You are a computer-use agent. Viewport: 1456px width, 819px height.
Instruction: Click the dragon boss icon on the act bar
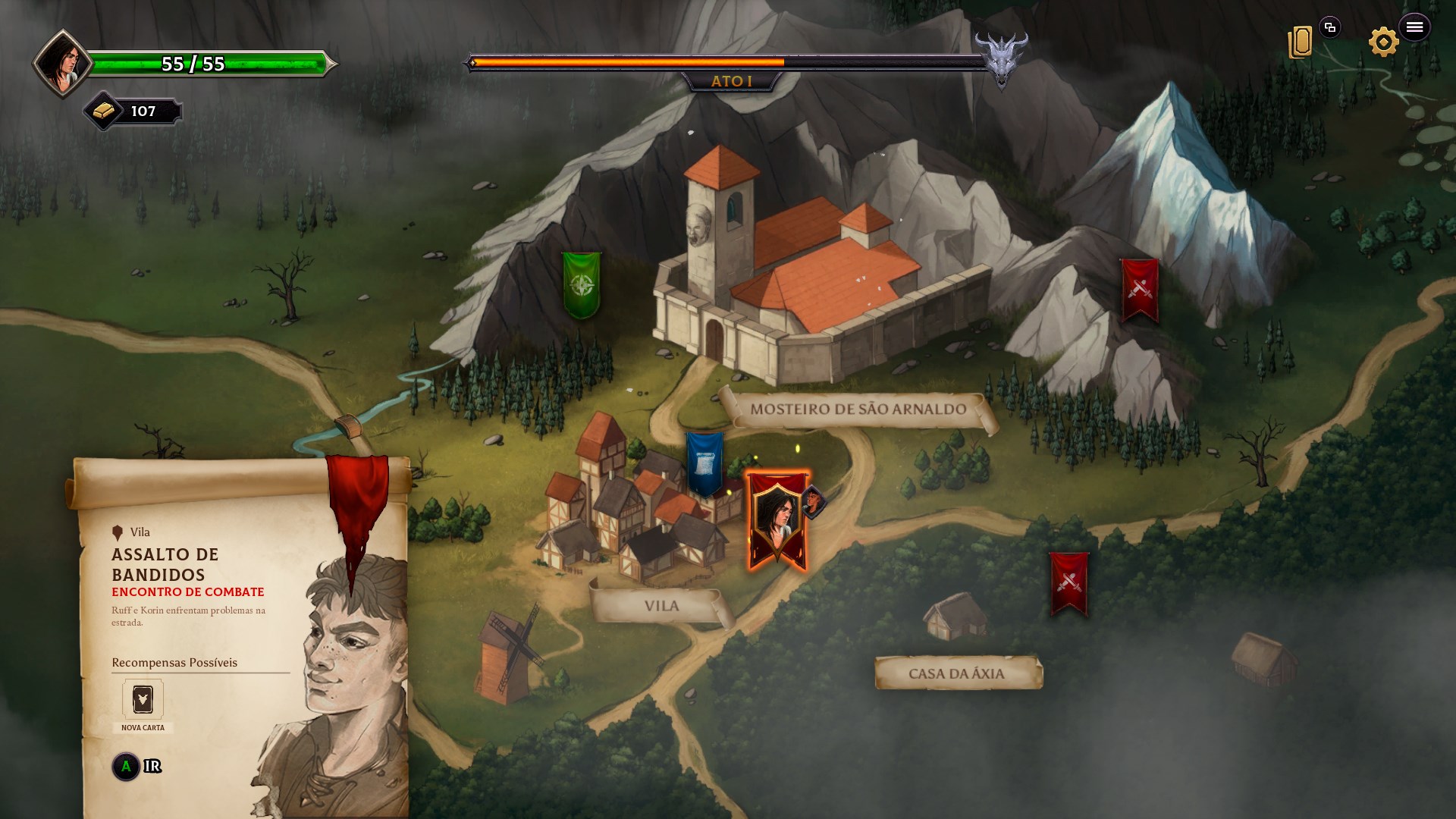click(1001, 59)
